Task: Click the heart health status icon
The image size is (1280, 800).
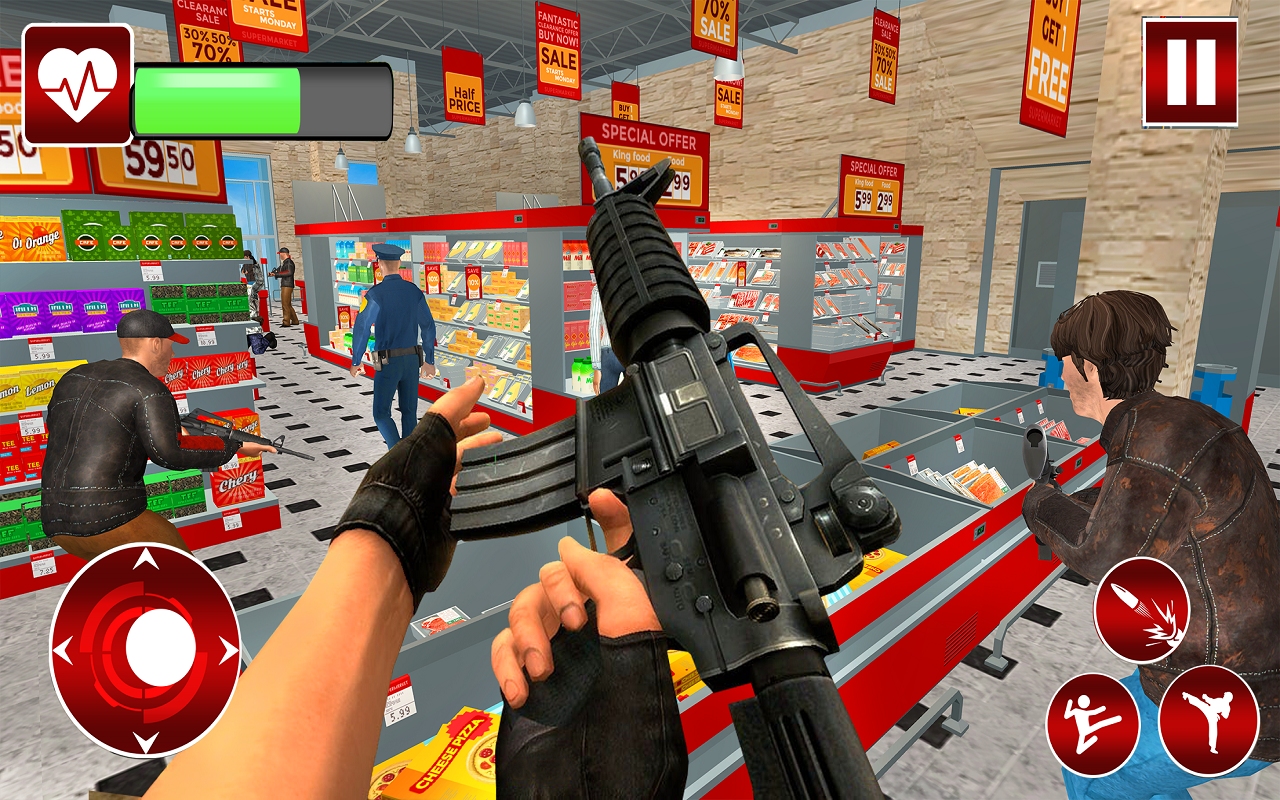Action: [x=75, y=80]
